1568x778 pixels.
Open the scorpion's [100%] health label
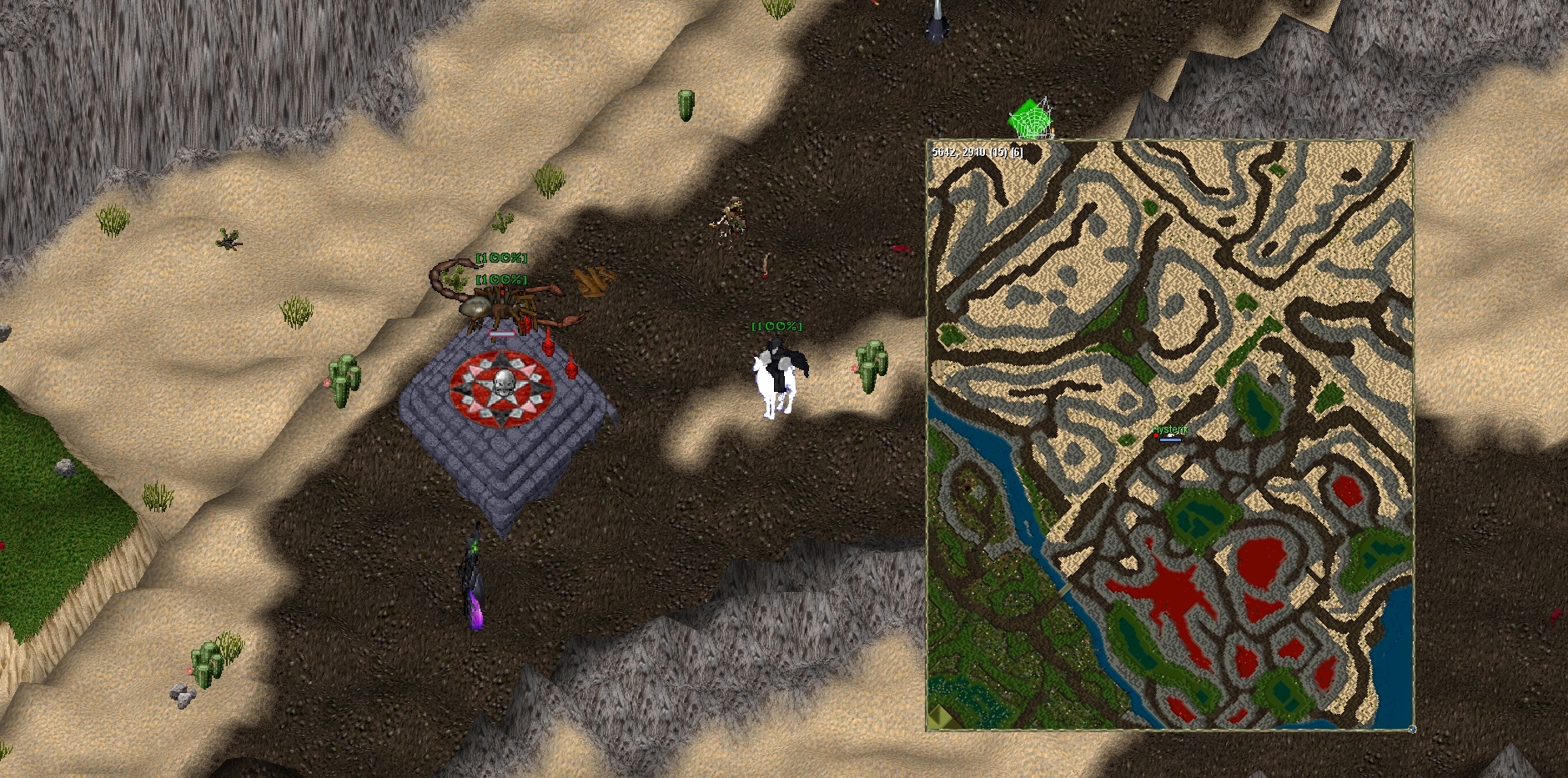(500, 279)
